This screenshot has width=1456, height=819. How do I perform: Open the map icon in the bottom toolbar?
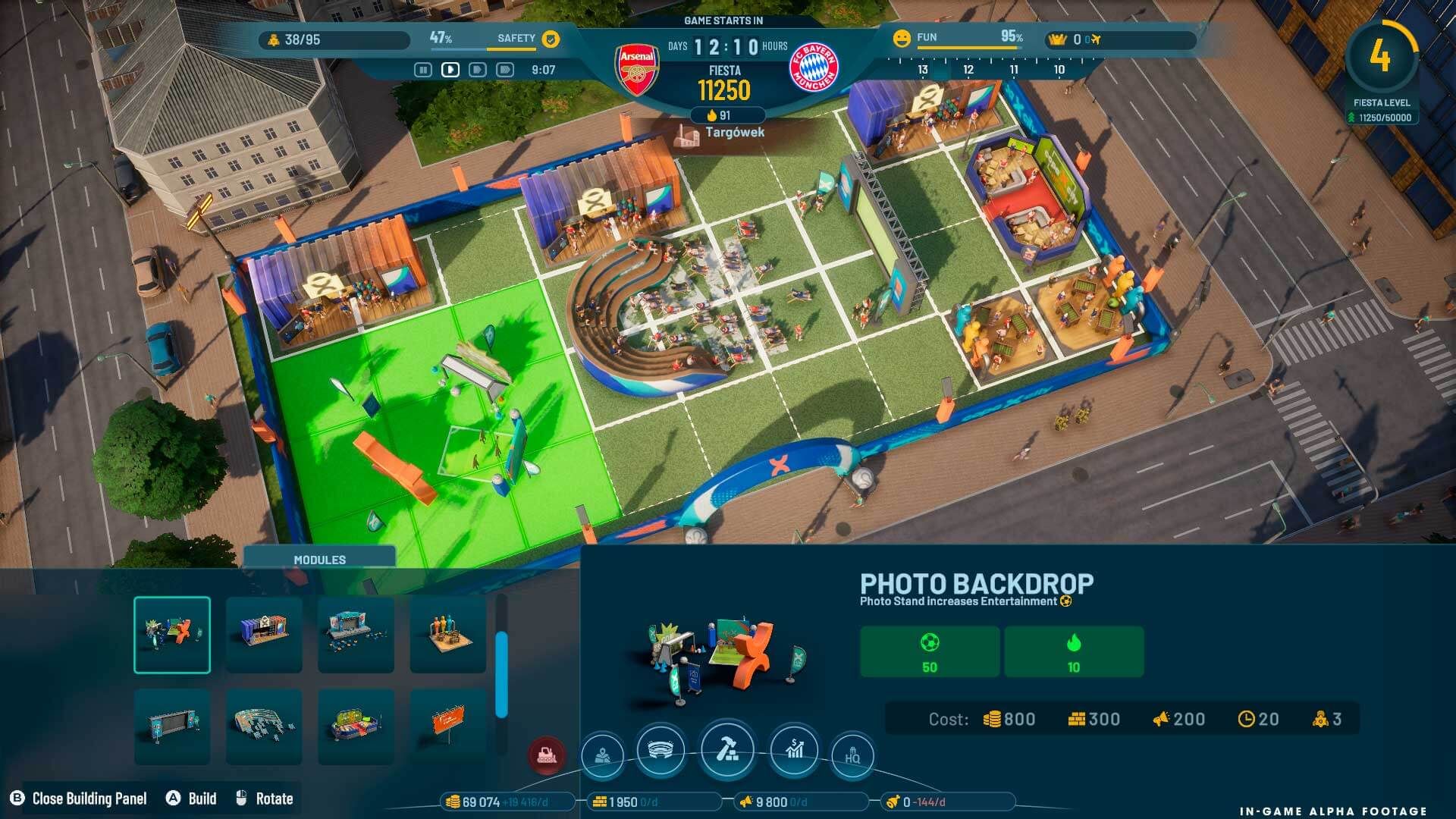pos(602,754)
